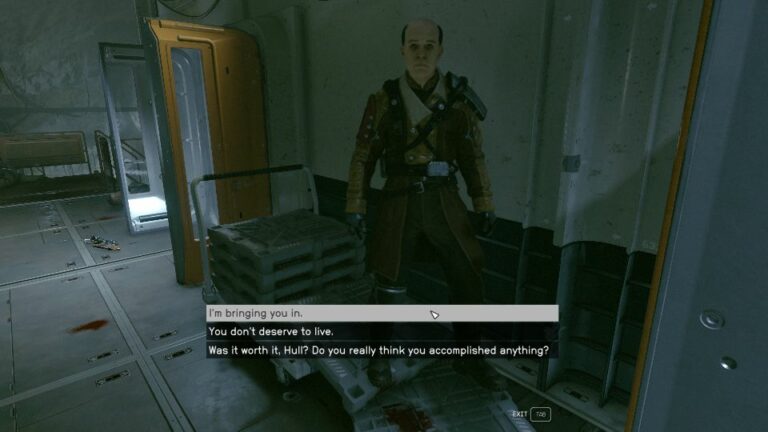Viewport: 768px width, 432px height.
Task: Ask Hull "Was it worth it" question
Action: (x=380, y=351)
